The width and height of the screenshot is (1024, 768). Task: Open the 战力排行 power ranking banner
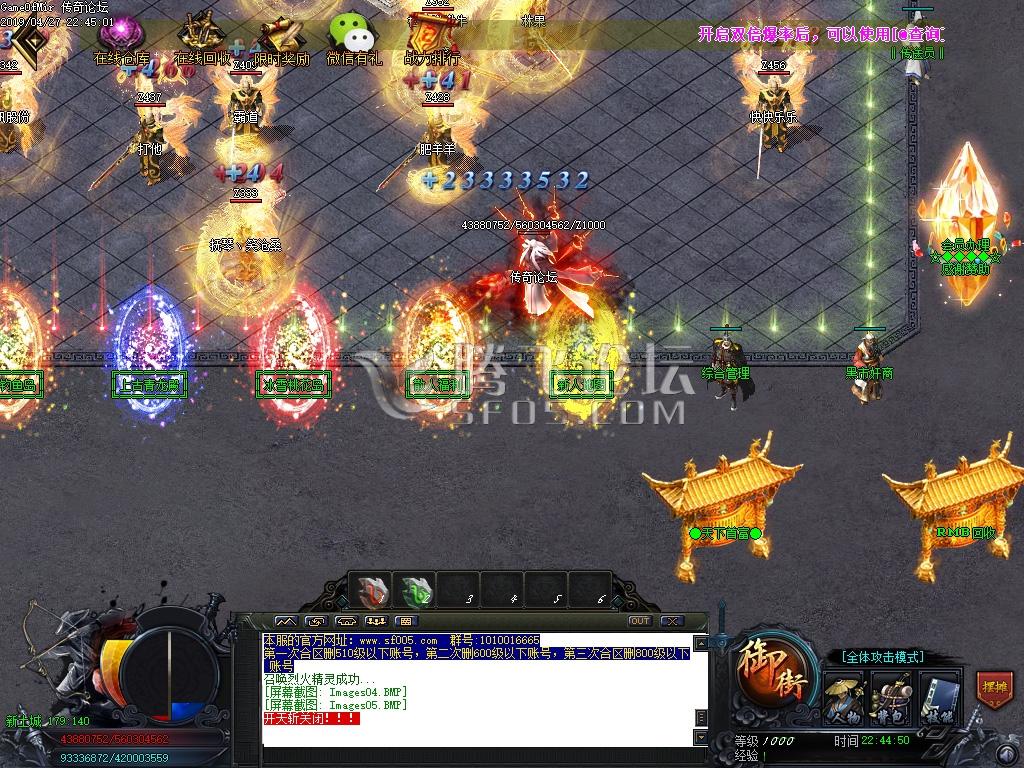tap(432, 38)
